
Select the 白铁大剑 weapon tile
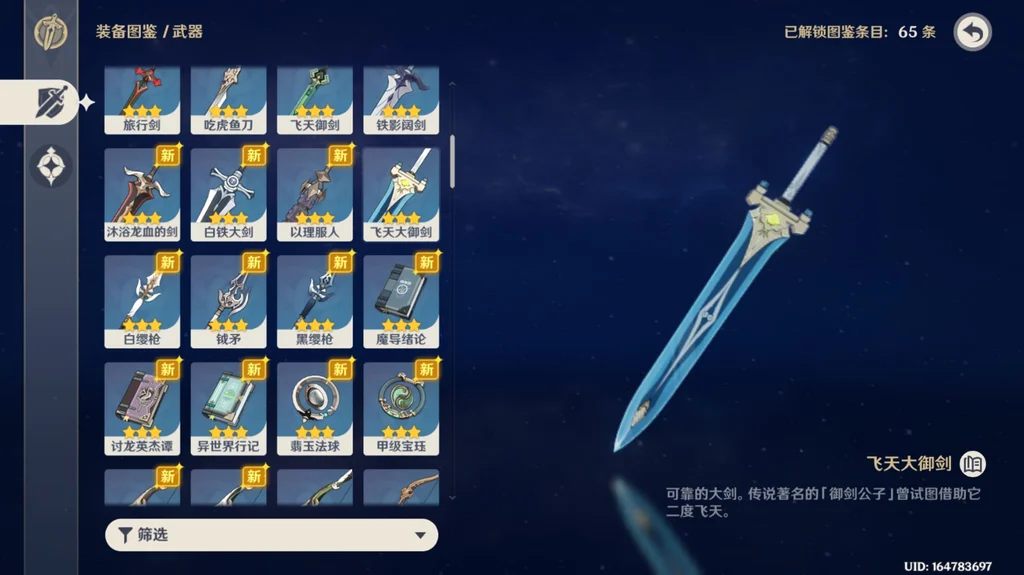click(228, 194)
